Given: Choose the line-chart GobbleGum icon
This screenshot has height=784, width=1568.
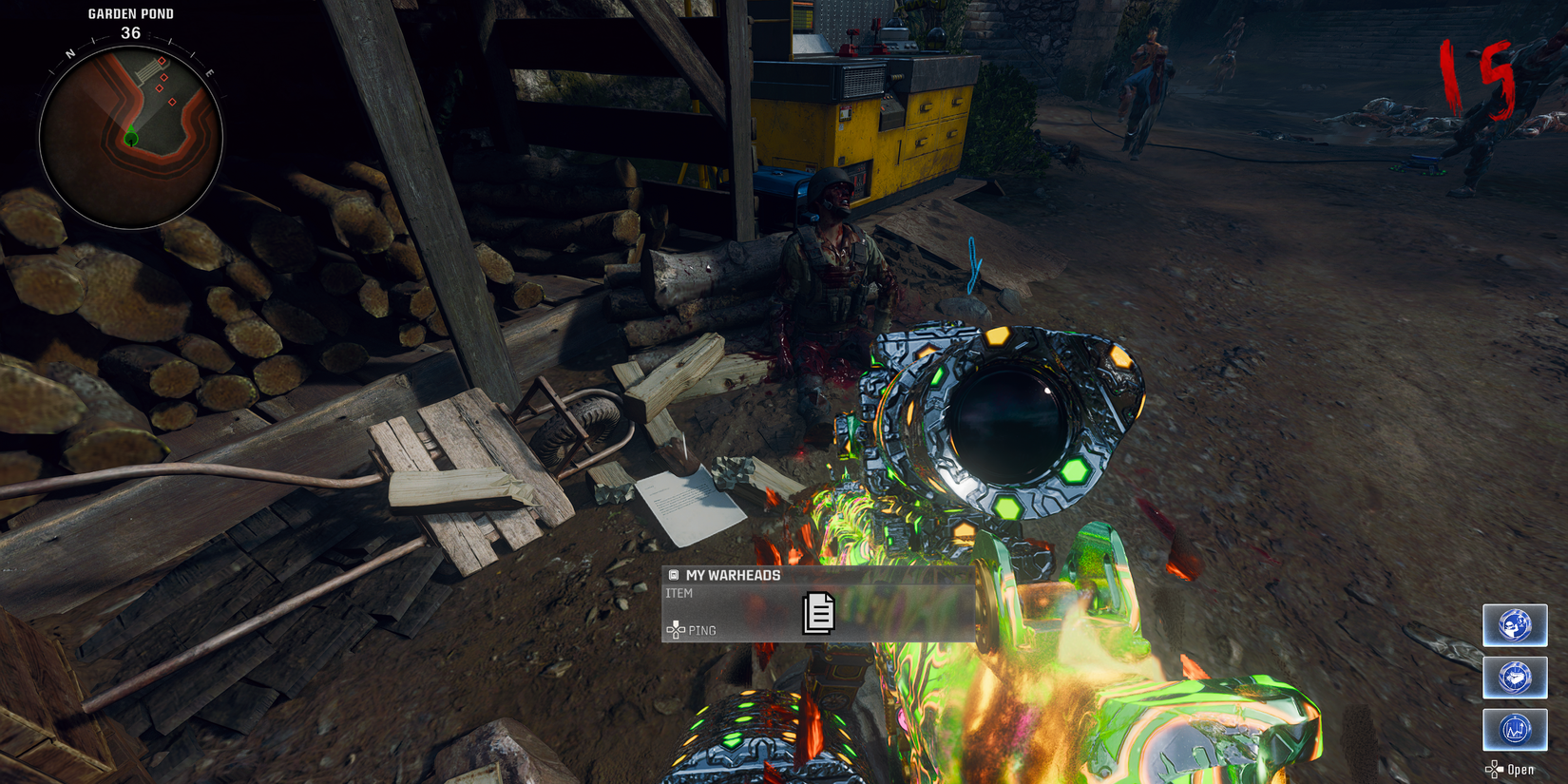Looking at the screenshot, I should [x=1514, y=730].
